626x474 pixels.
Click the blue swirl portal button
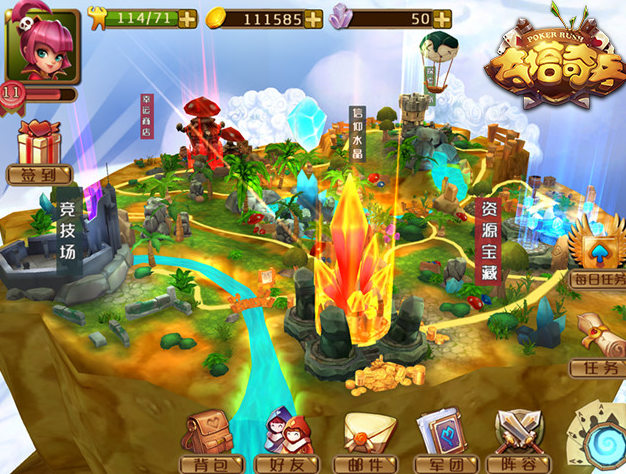click(x=602, y=440)
